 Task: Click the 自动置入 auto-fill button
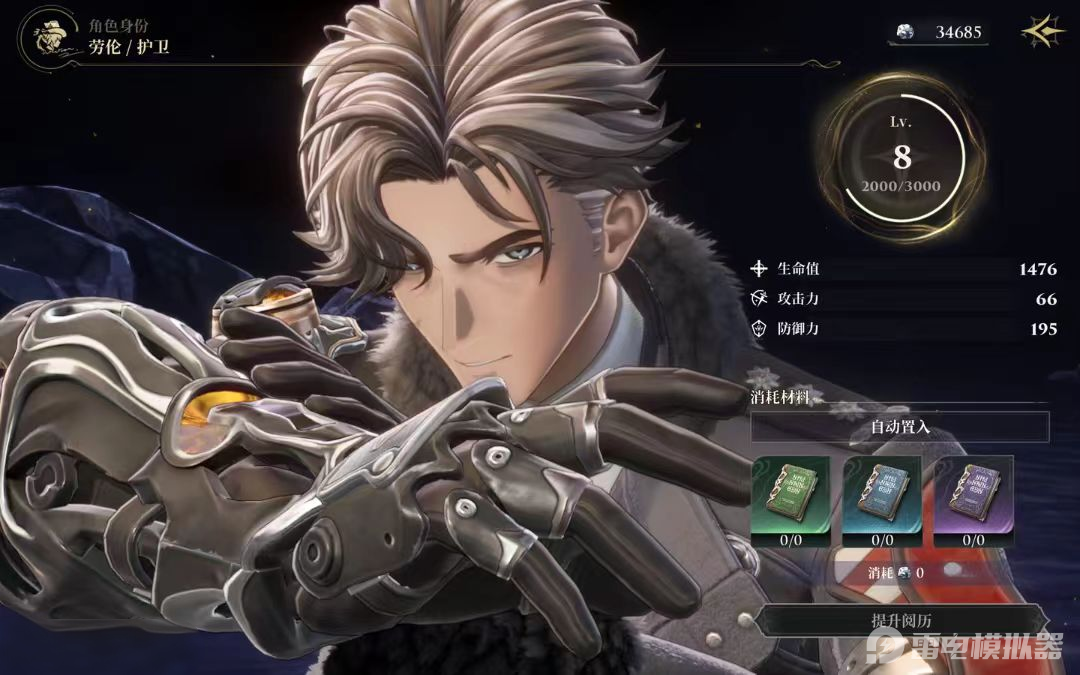[x=900, y=427]
